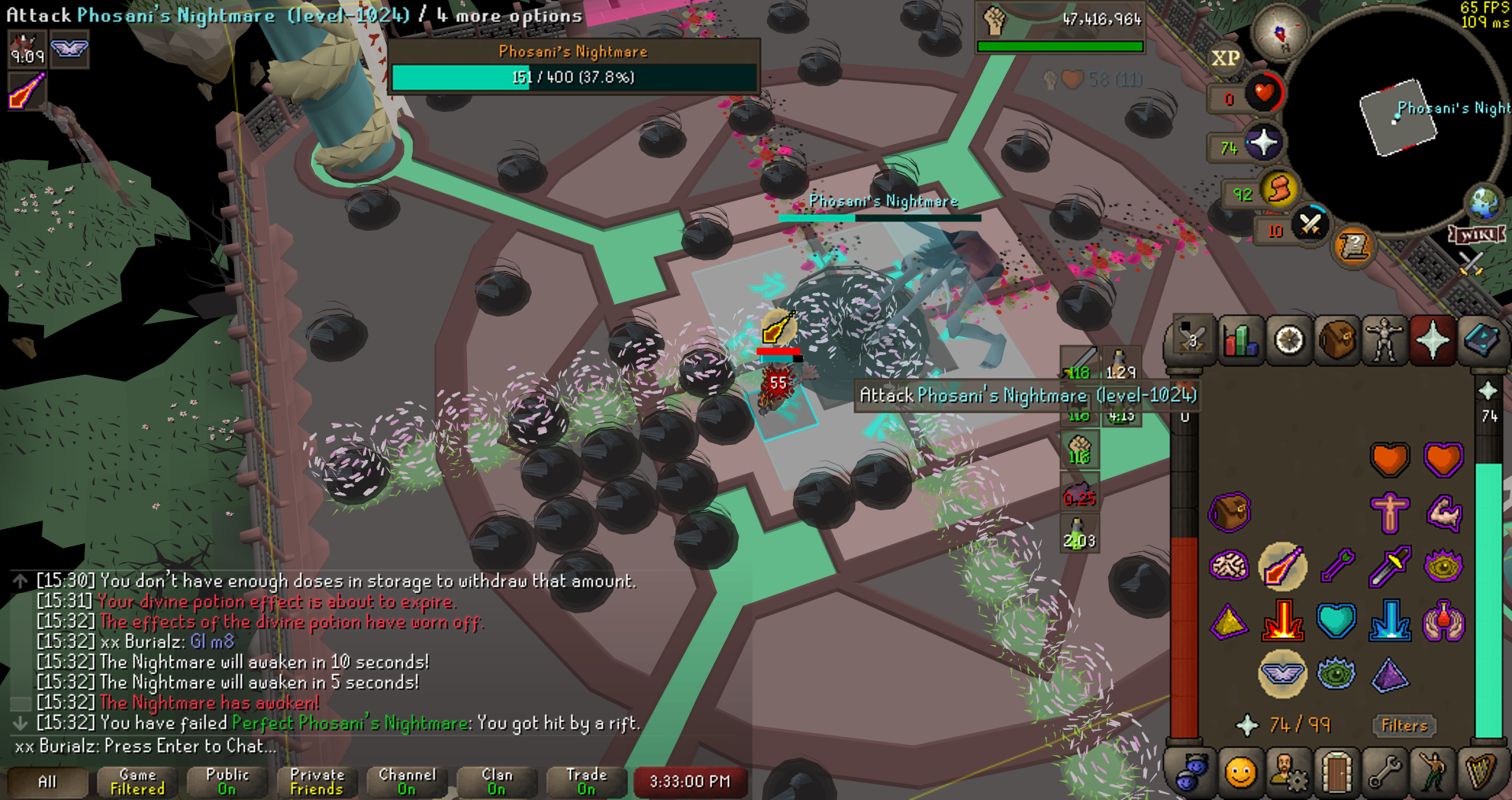Open the prayer Filters button
The image size is (1512, 800).
coord(1404,725)
